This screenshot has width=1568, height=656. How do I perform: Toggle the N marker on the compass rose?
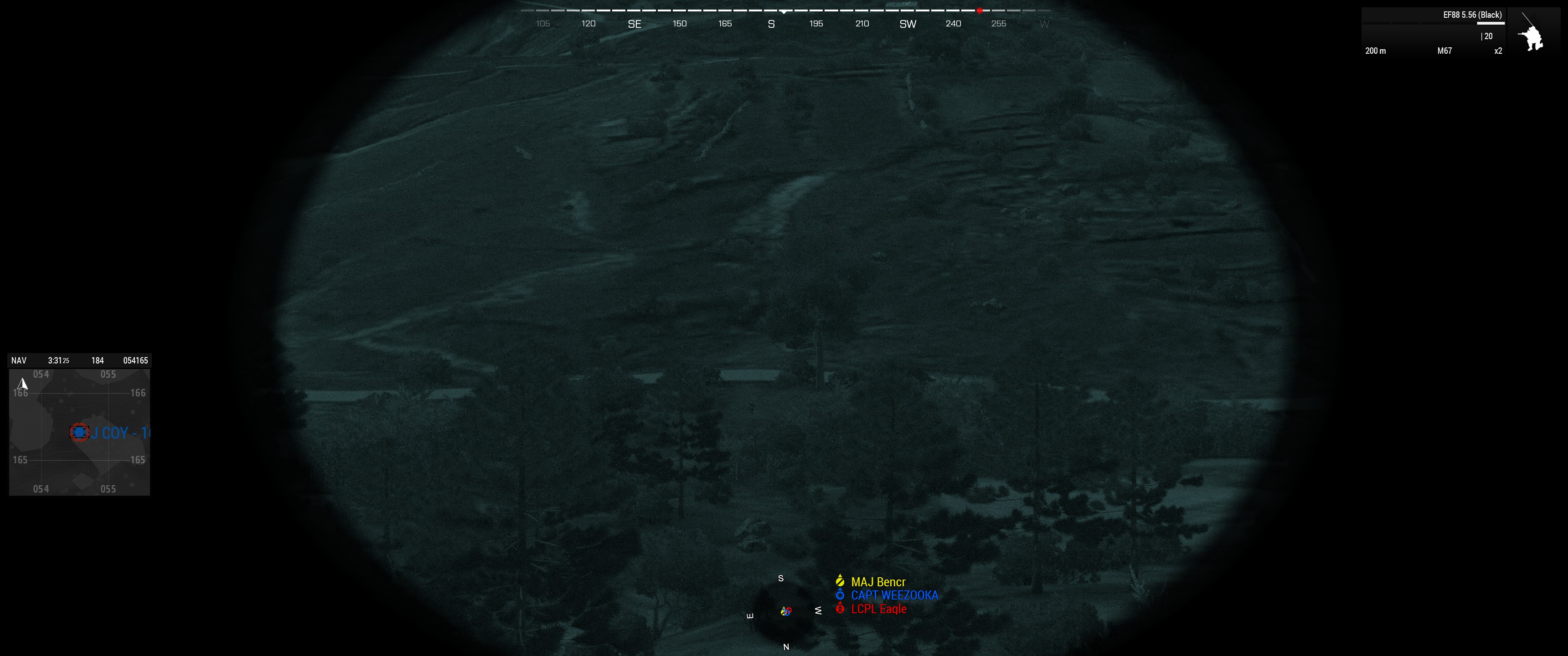pyautogui.click(x=786, y=646)
